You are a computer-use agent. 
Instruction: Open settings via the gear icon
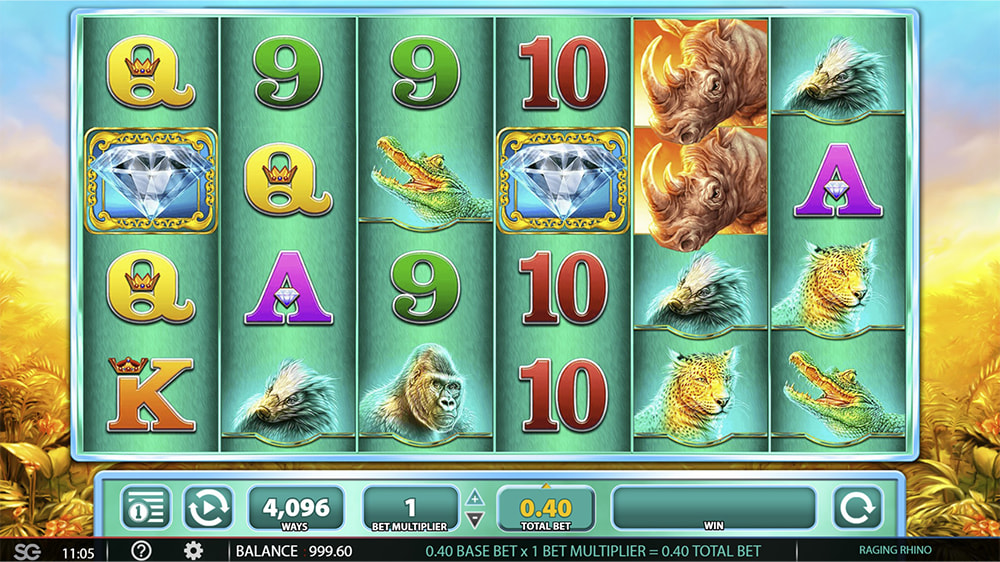pos(193,551)
